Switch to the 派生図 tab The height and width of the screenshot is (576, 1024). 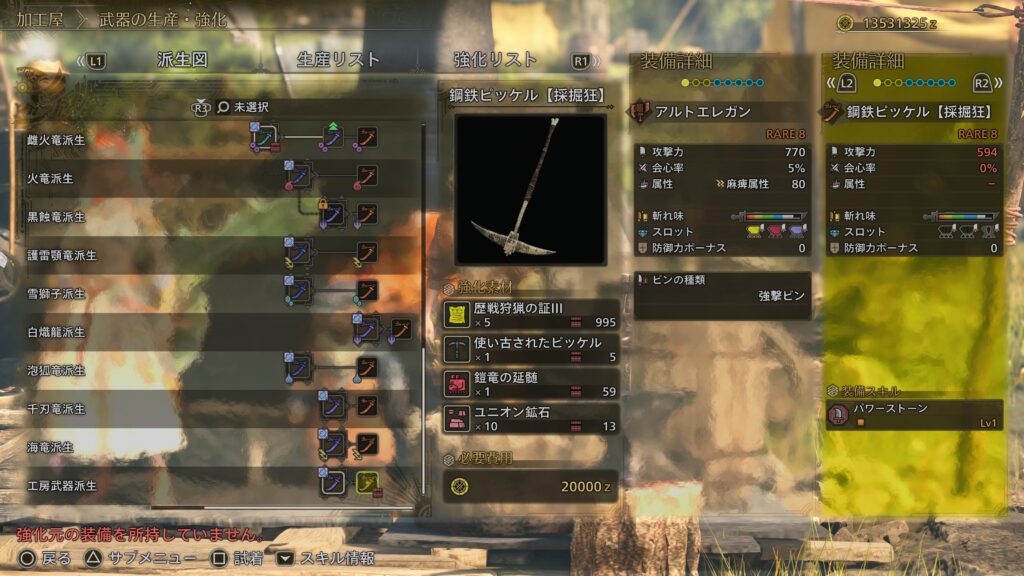[185, 60]
